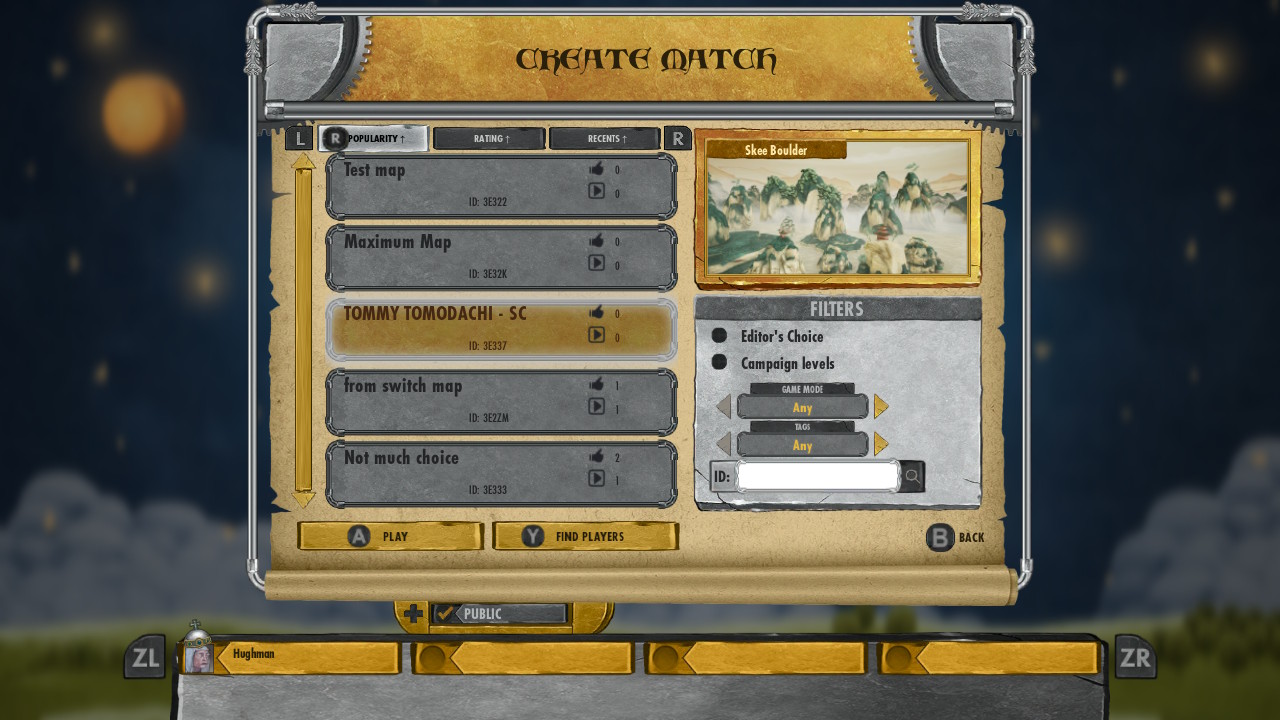Viewport: 1280px width, 720px height.
Task: Step the Tags filter back with left arrow
Action: coord(724,444)
